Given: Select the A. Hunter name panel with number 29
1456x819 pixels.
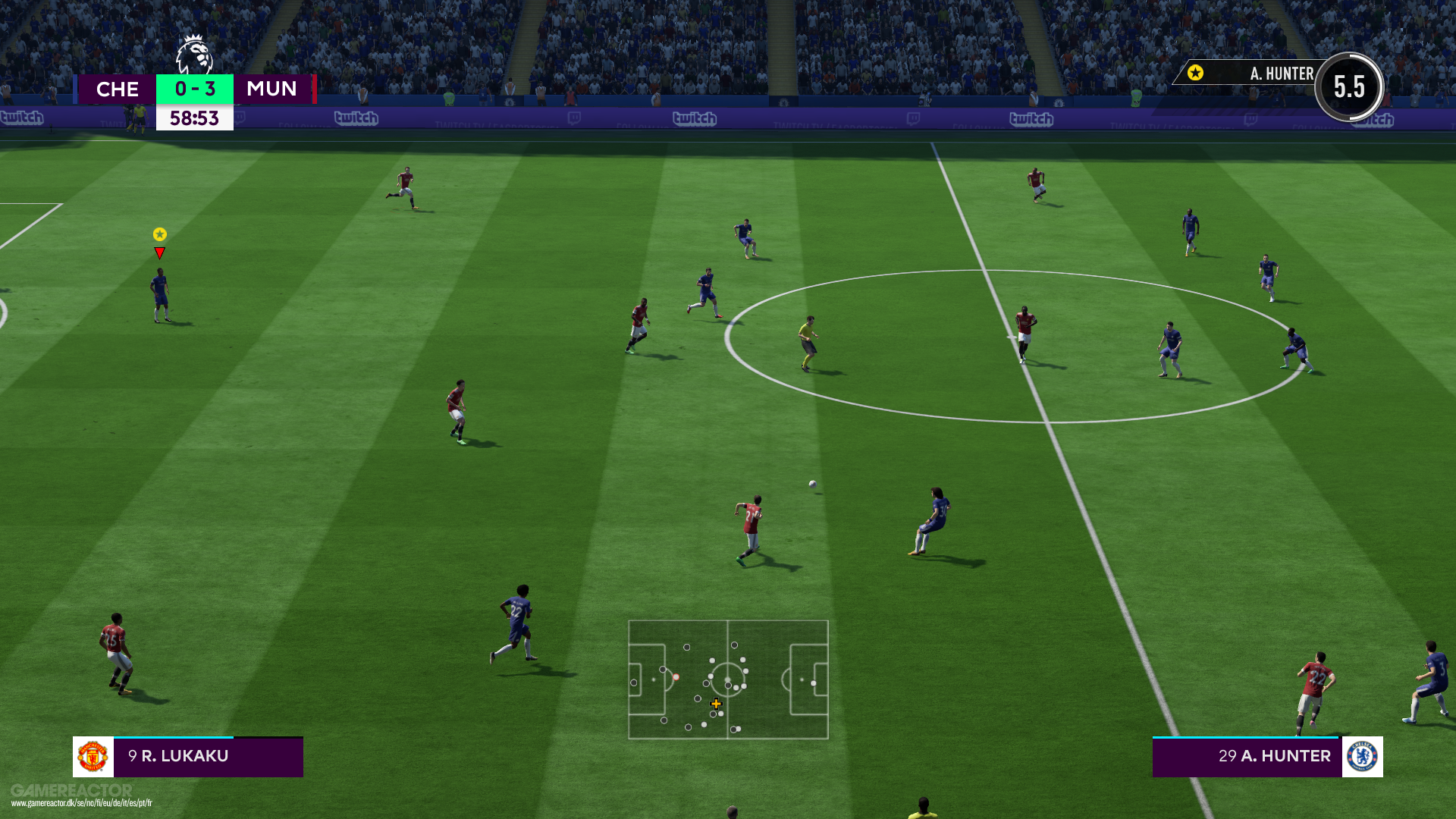Looking at the screenshot, I should pyautogui.click(x=1247, y=757).
